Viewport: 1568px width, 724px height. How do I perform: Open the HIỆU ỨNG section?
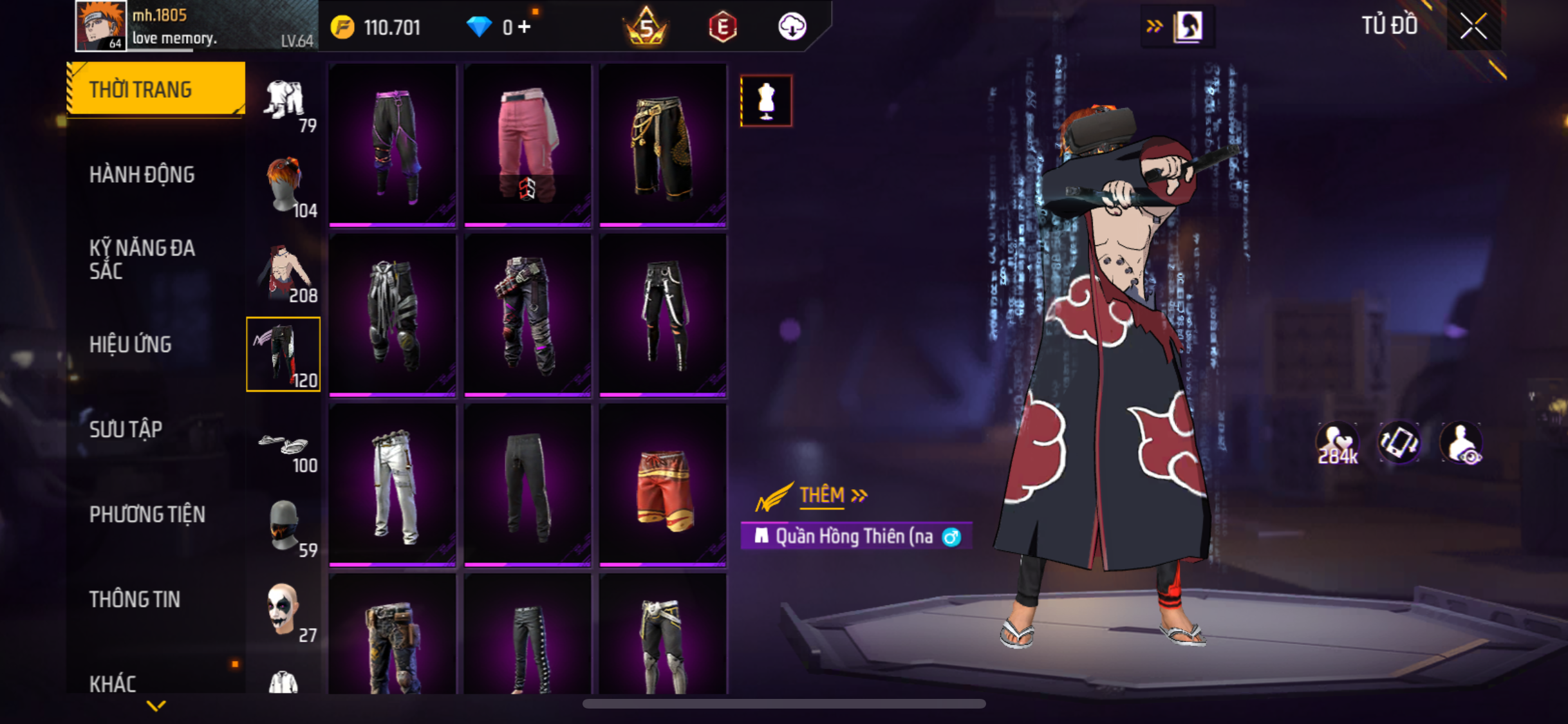[131, 344]
